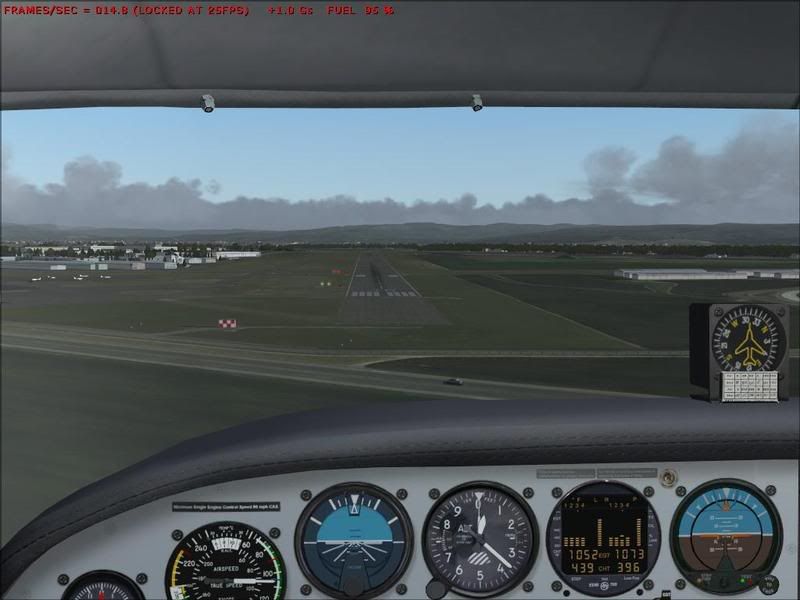Click the airspeed indicator gauge
This screenshot has width=800, height=600.
click(x=225, y=565)
